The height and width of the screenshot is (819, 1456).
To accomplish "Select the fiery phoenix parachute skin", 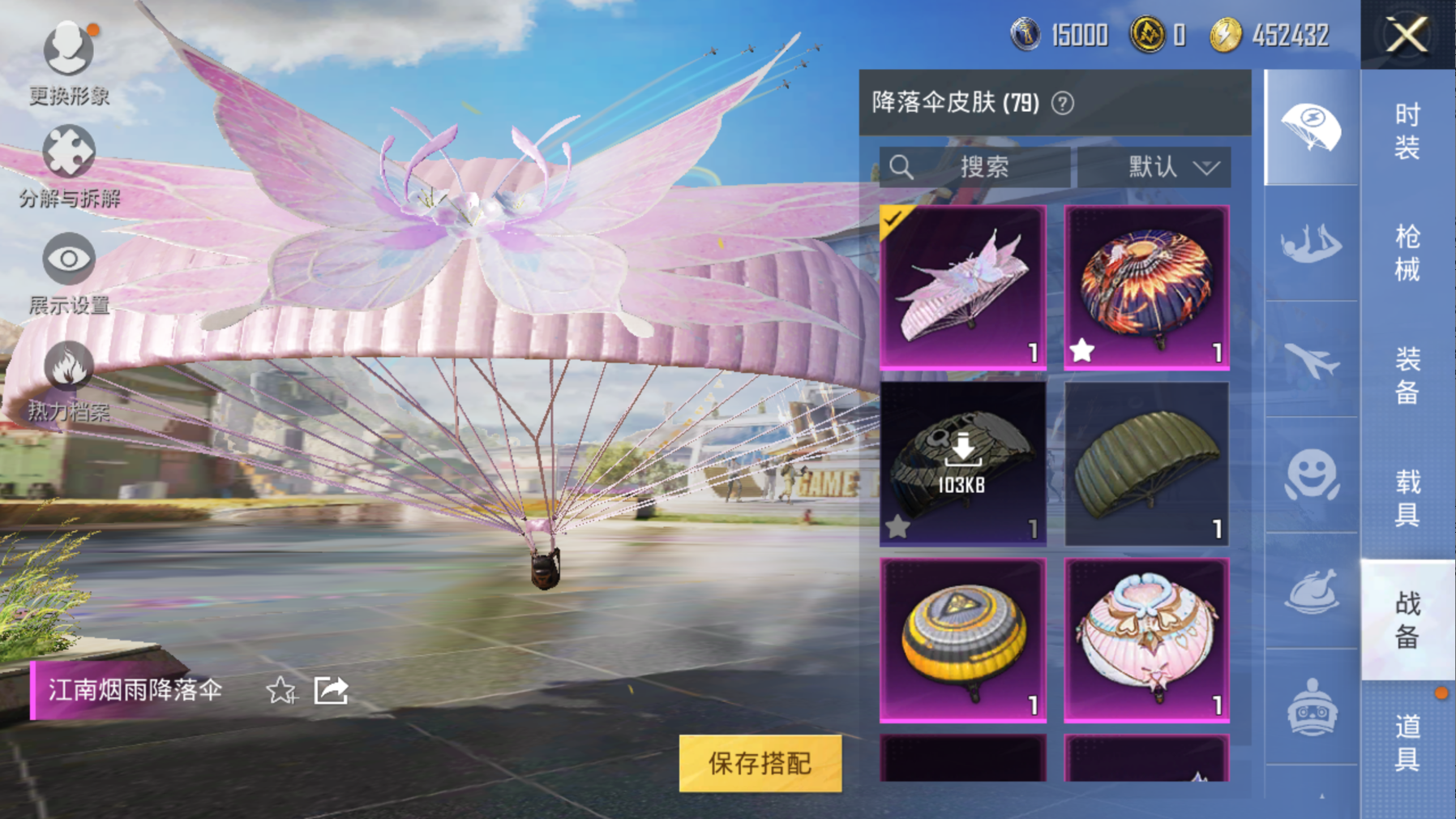I will coord(1146,287).
